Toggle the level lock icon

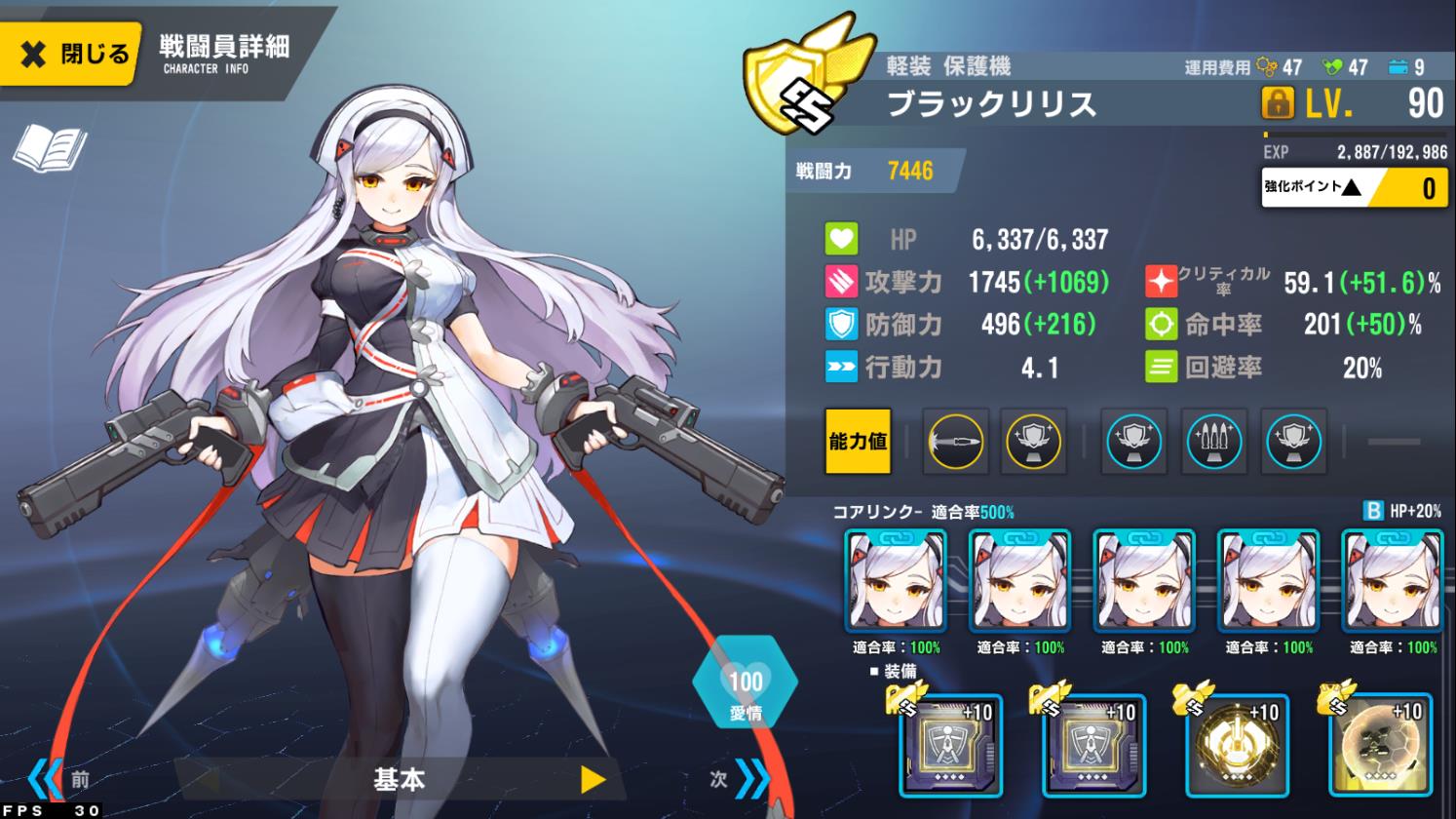pyautogui.click(x=1277, y=102)
